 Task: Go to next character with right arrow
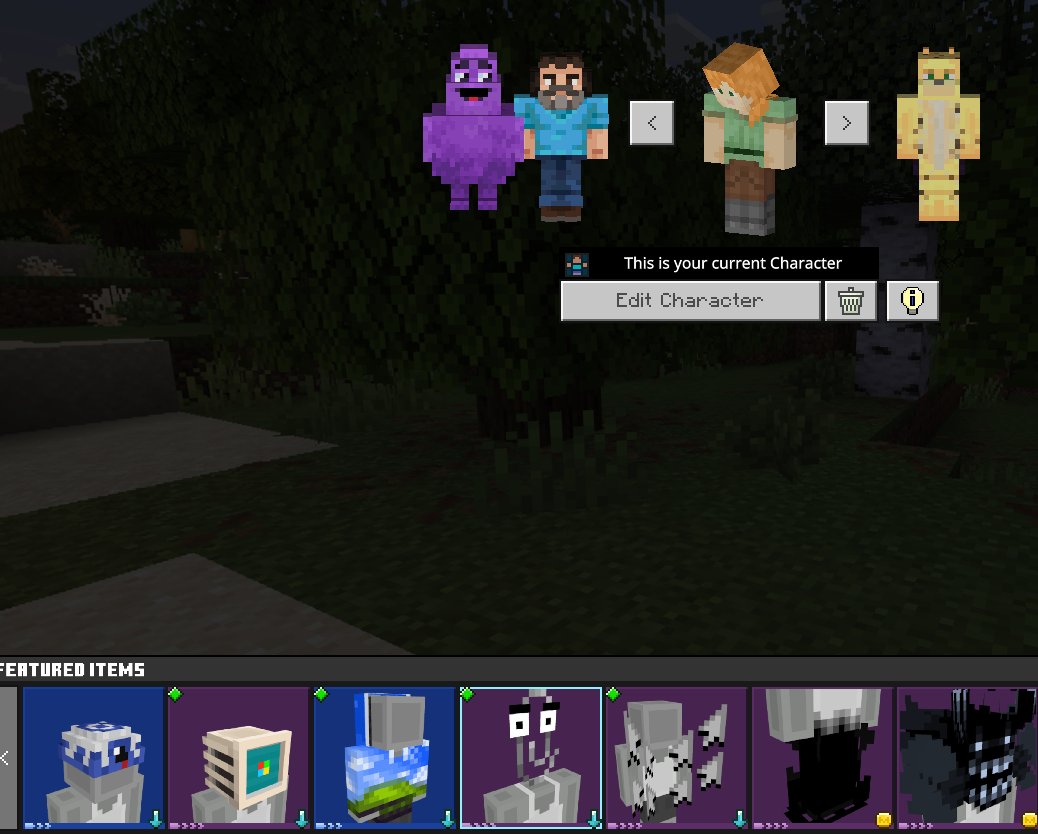tap(846, 123)
